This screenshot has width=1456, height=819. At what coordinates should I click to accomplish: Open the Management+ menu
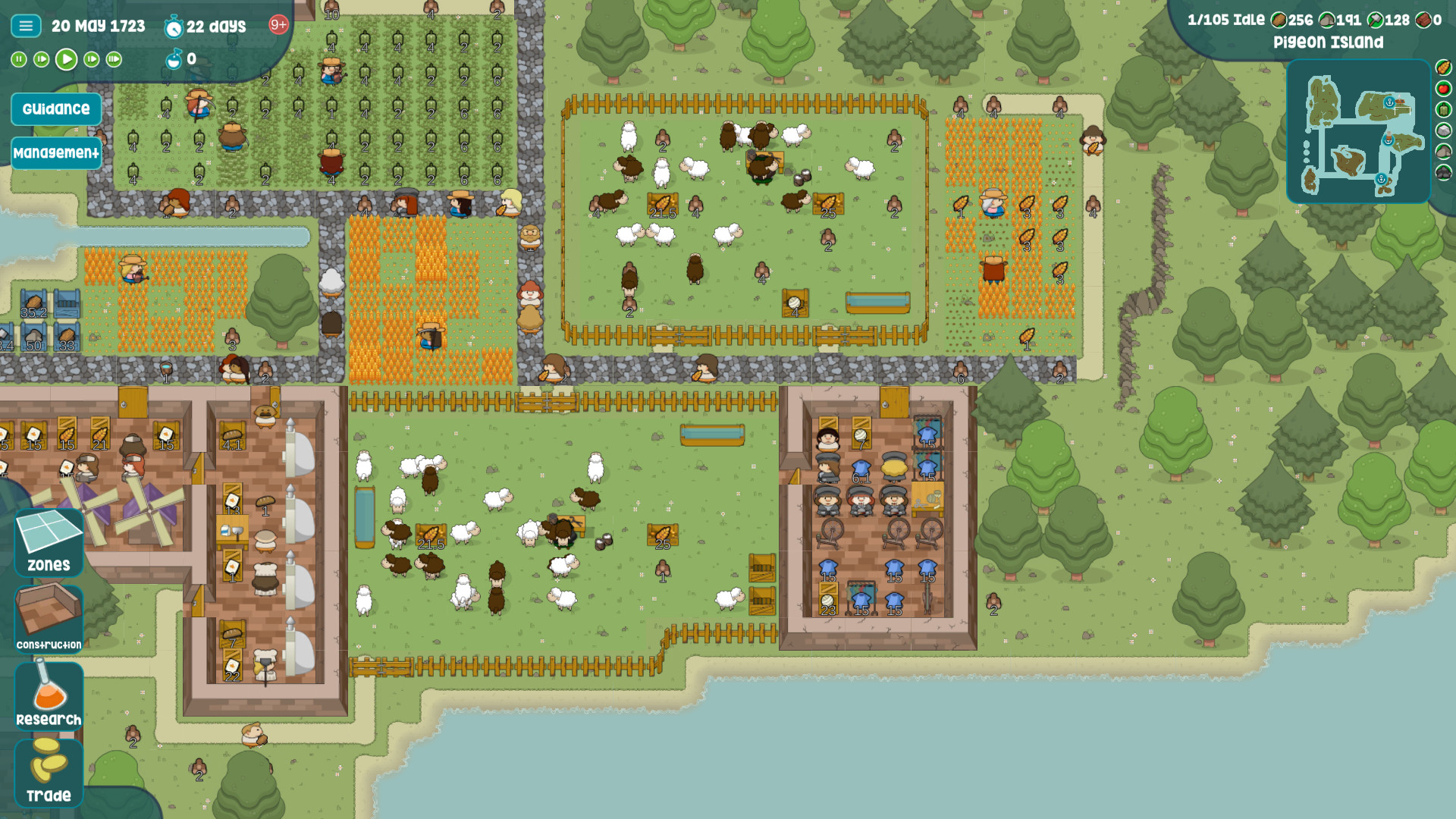pos(56,153)
